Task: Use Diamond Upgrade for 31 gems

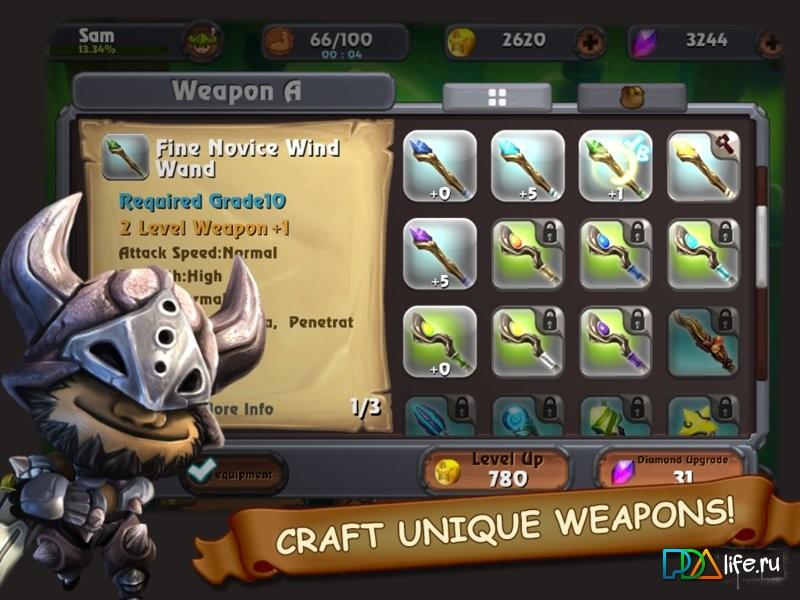Action: tap(678, 470)
